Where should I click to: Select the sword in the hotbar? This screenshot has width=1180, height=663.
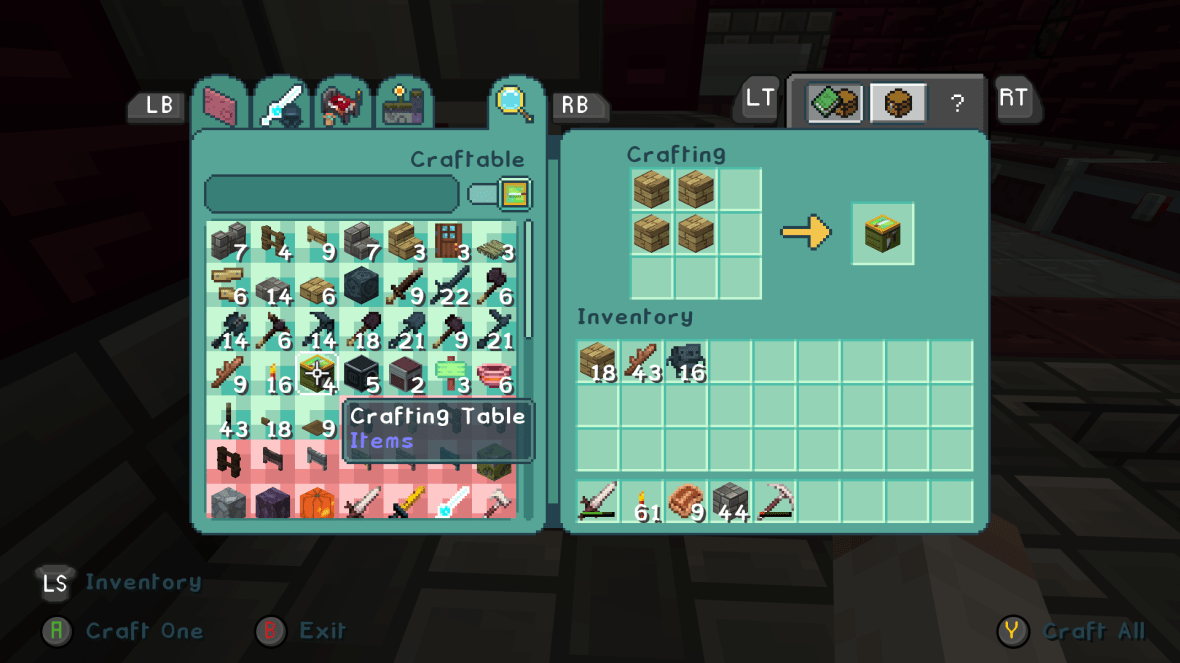(598, 501)
